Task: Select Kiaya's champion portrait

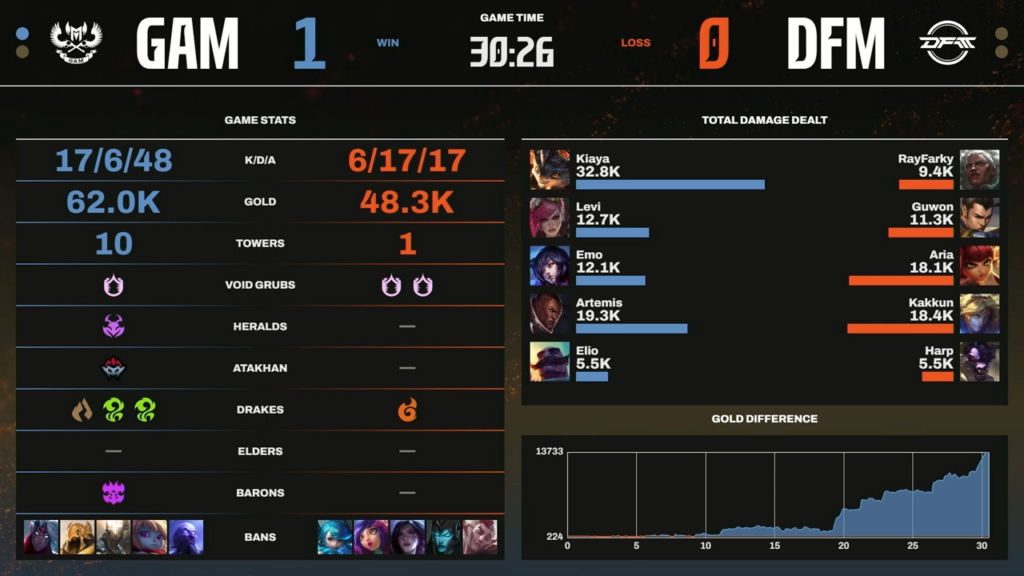Action: (x=549, y=170)
